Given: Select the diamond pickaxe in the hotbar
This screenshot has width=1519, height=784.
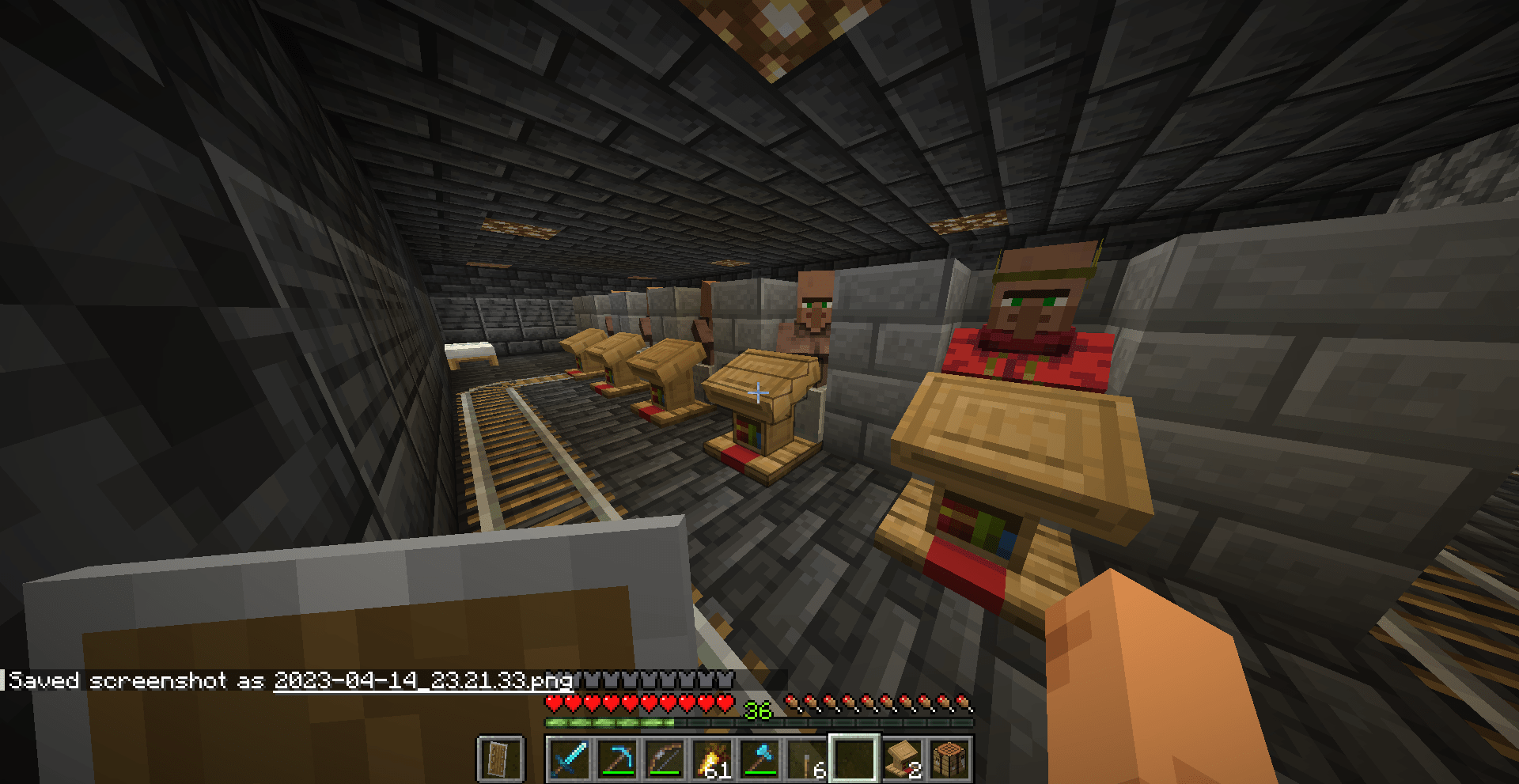Looking at the screenshot, I should (617, 757).
